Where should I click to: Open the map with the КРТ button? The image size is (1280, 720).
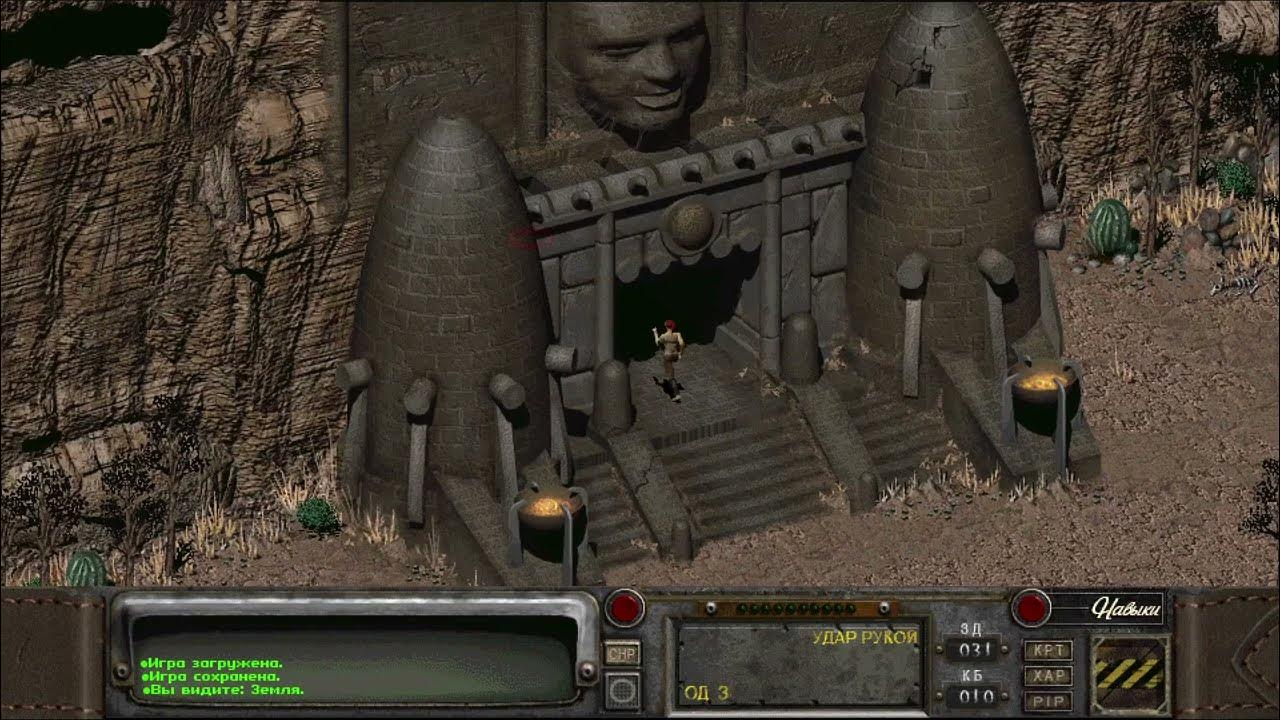(1047, 651)
